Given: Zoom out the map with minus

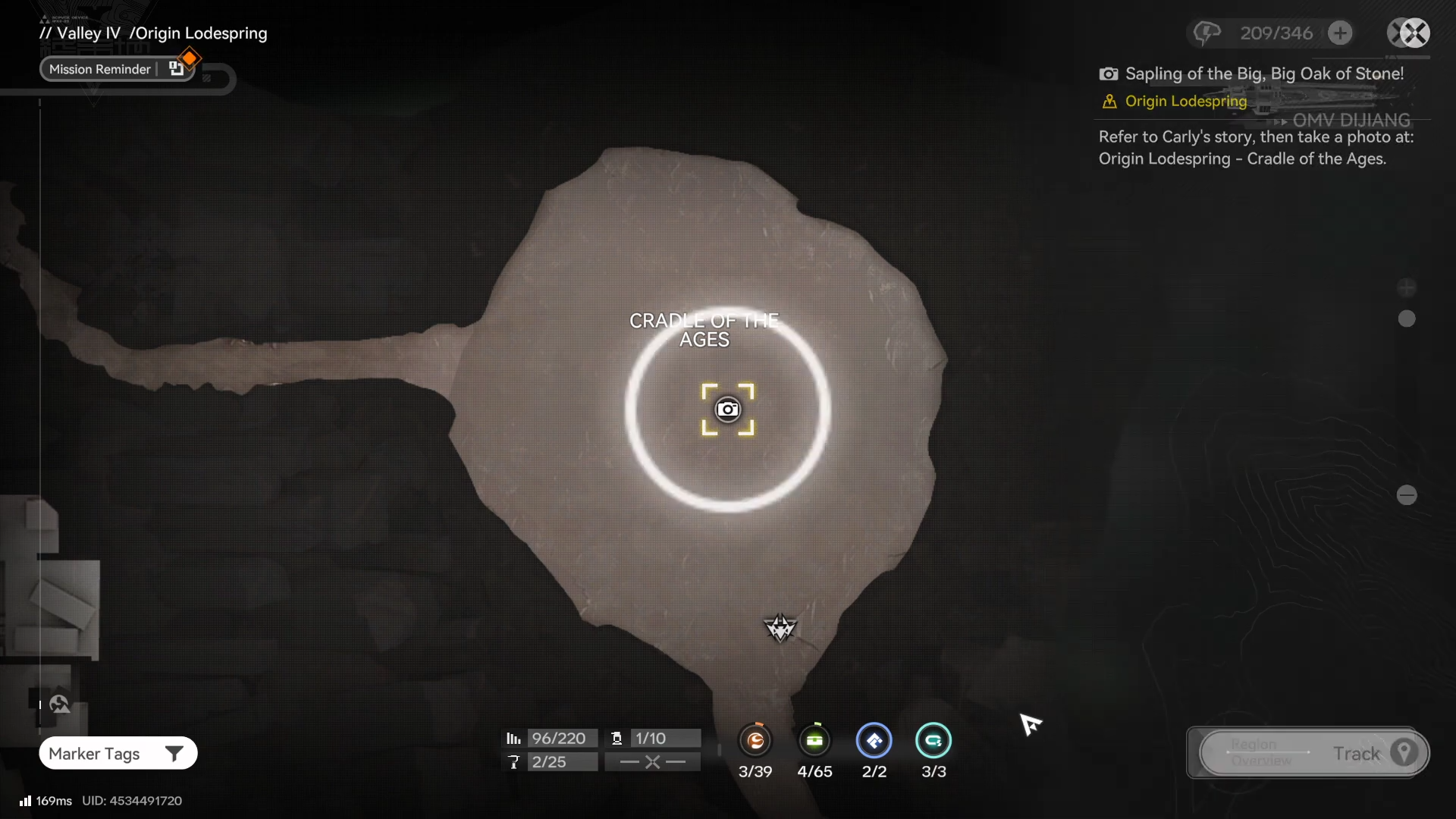Looking at the screenshot, I should click(1407, 495).
